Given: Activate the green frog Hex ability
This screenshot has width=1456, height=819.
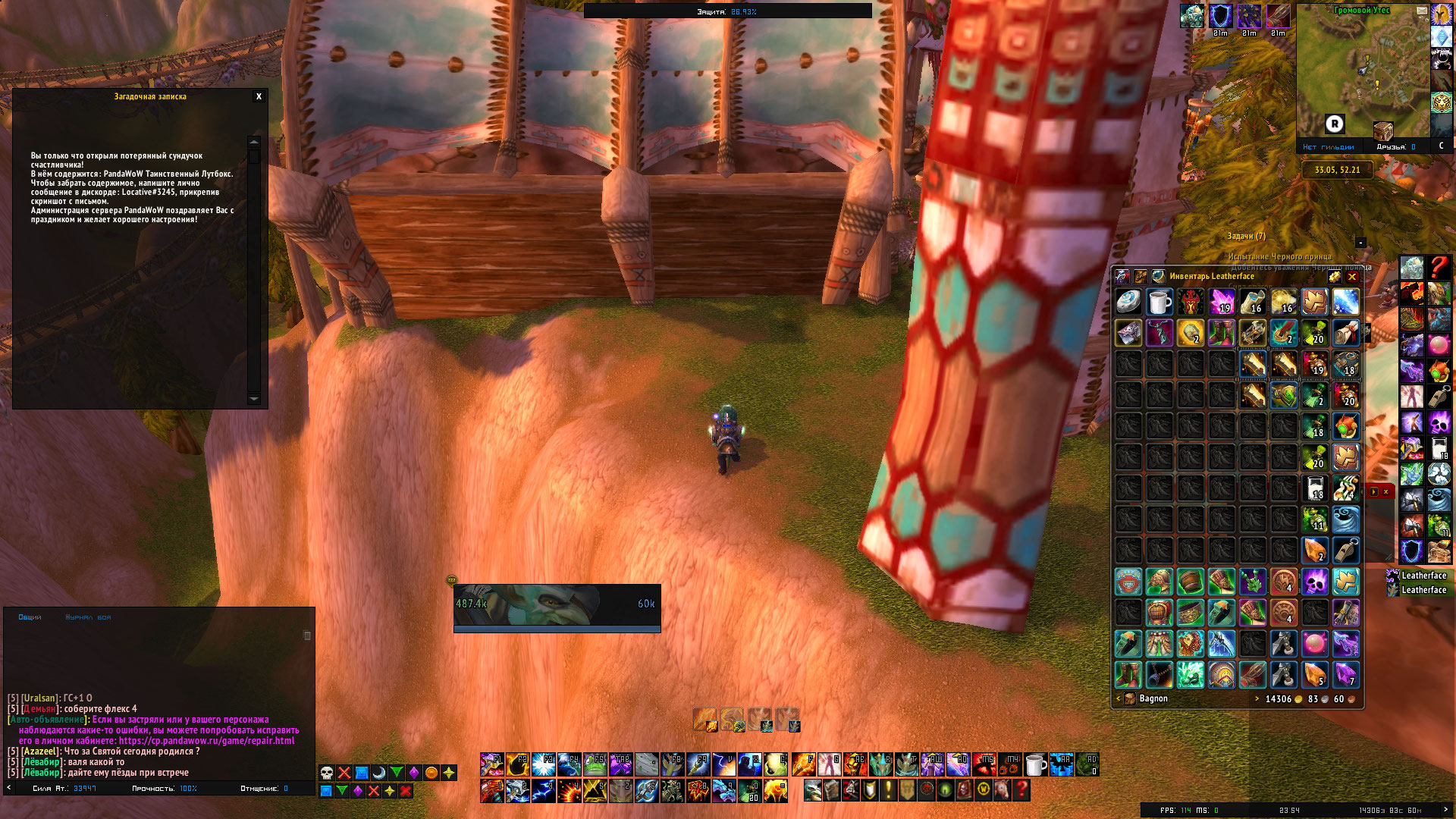Looking at the screenshot, I should (595, 764).
